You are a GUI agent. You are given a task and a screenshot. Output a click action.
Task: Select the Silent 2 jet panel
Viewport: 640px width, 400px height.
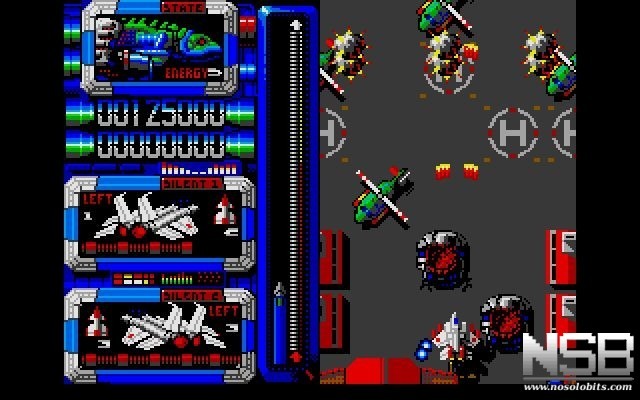coord(160,328)
